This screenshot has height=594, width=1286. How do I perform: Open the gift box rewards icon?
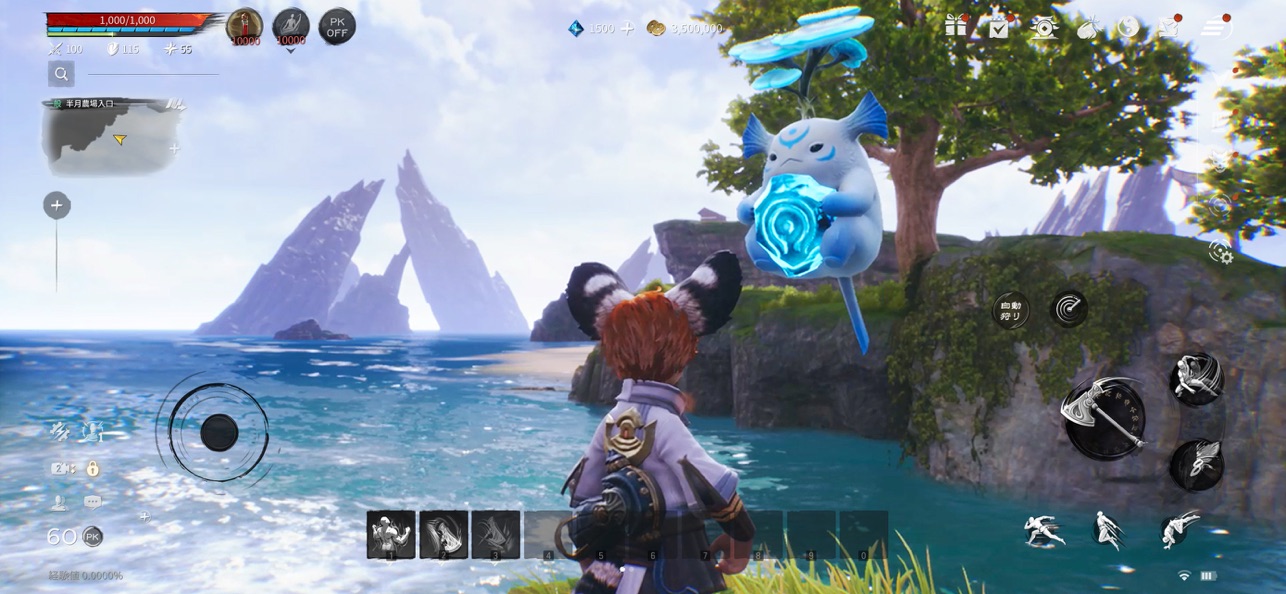[956, 27]
